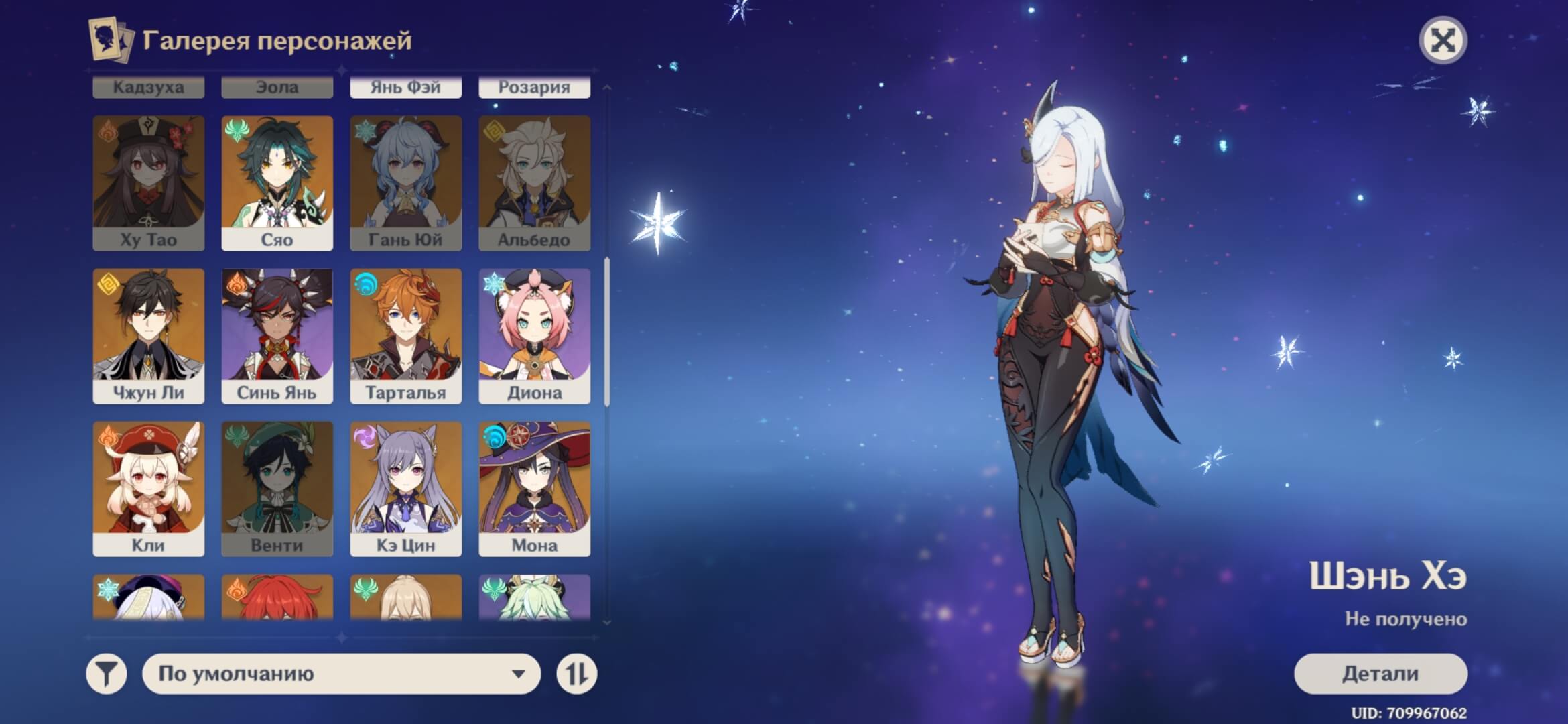Click the character list scrollbar handle
Image resolution: width=1568 pixels, height=724 pixels.
607,332
